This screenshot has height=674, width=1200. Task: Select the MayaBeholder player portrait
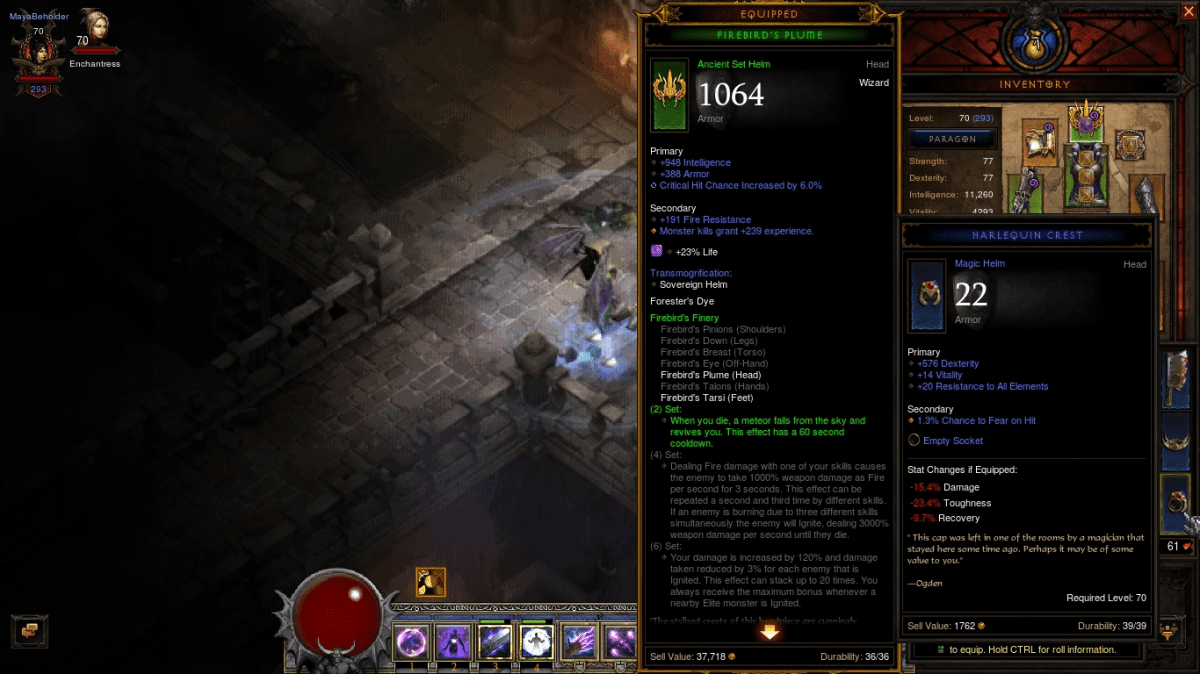tap(38, 52)
